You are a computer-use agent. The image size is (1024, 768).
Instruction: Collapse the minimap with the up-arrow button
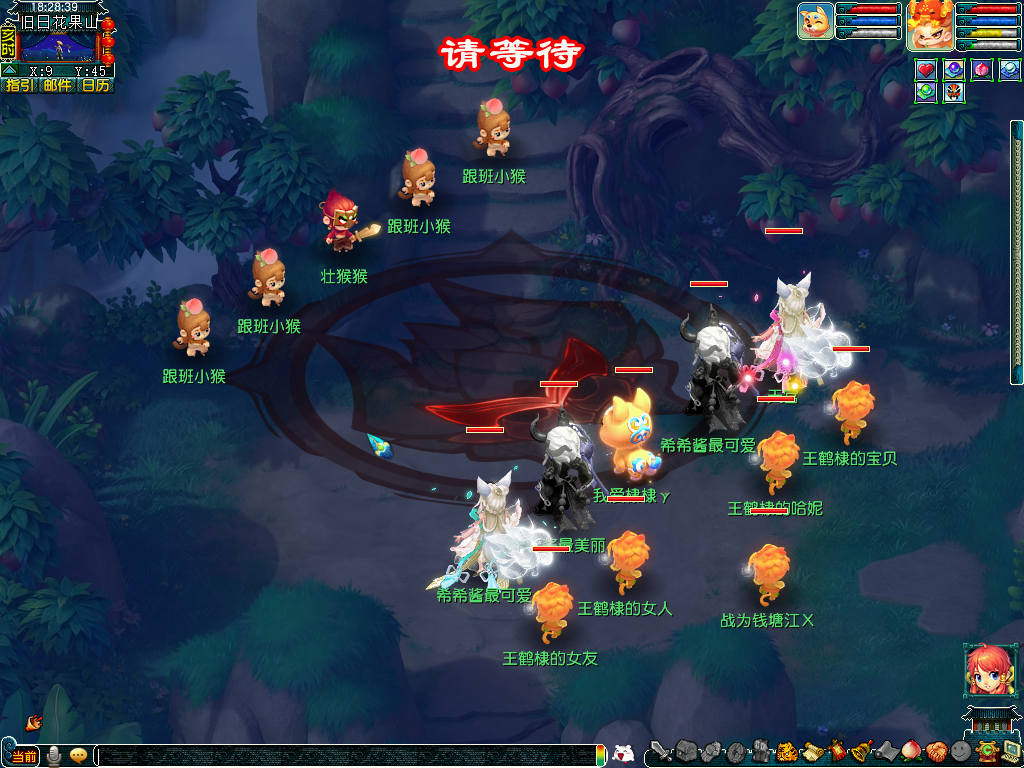click(x=9, y=71)
